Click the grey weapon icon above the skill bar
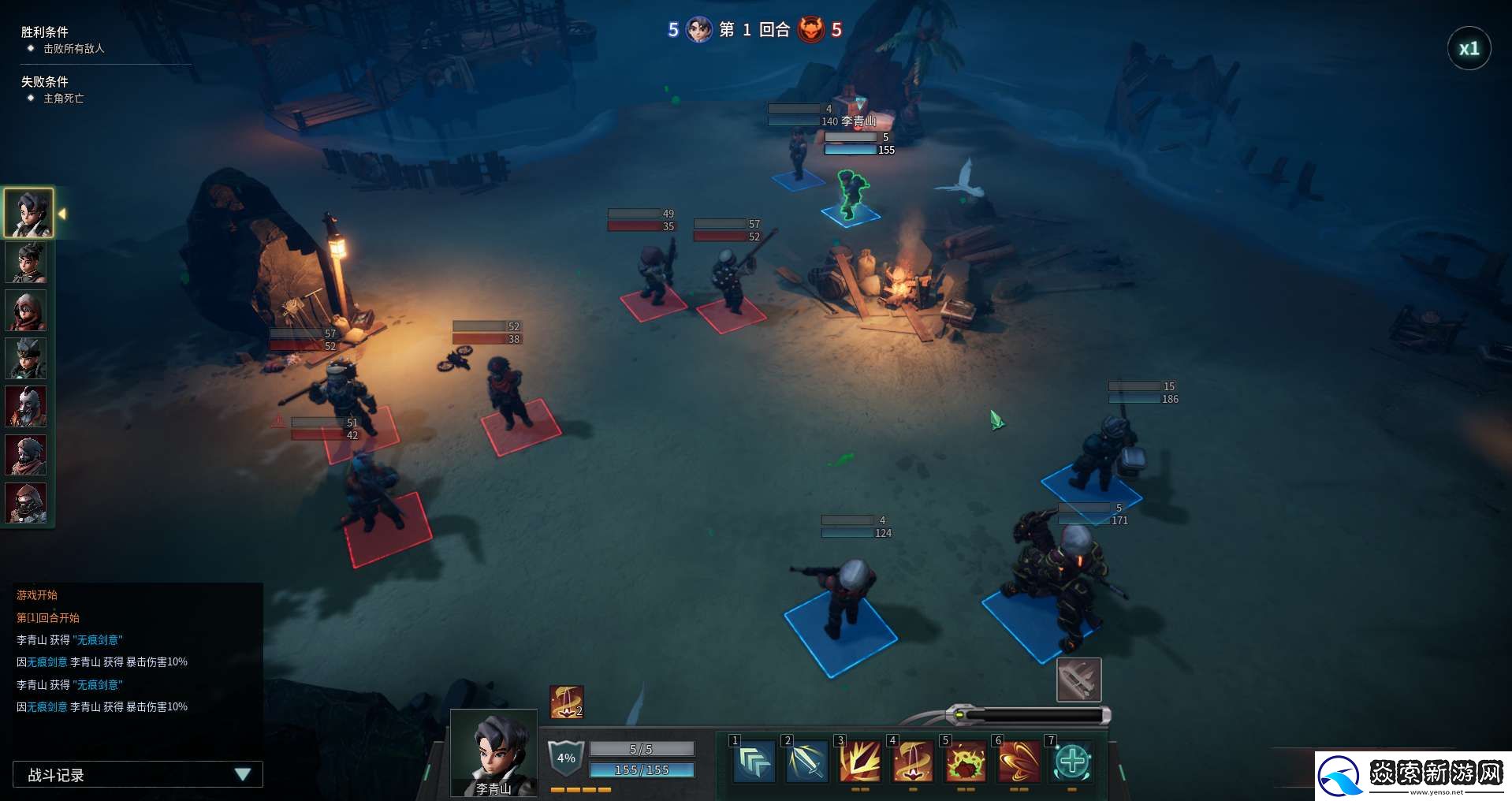 (1078, 680)
